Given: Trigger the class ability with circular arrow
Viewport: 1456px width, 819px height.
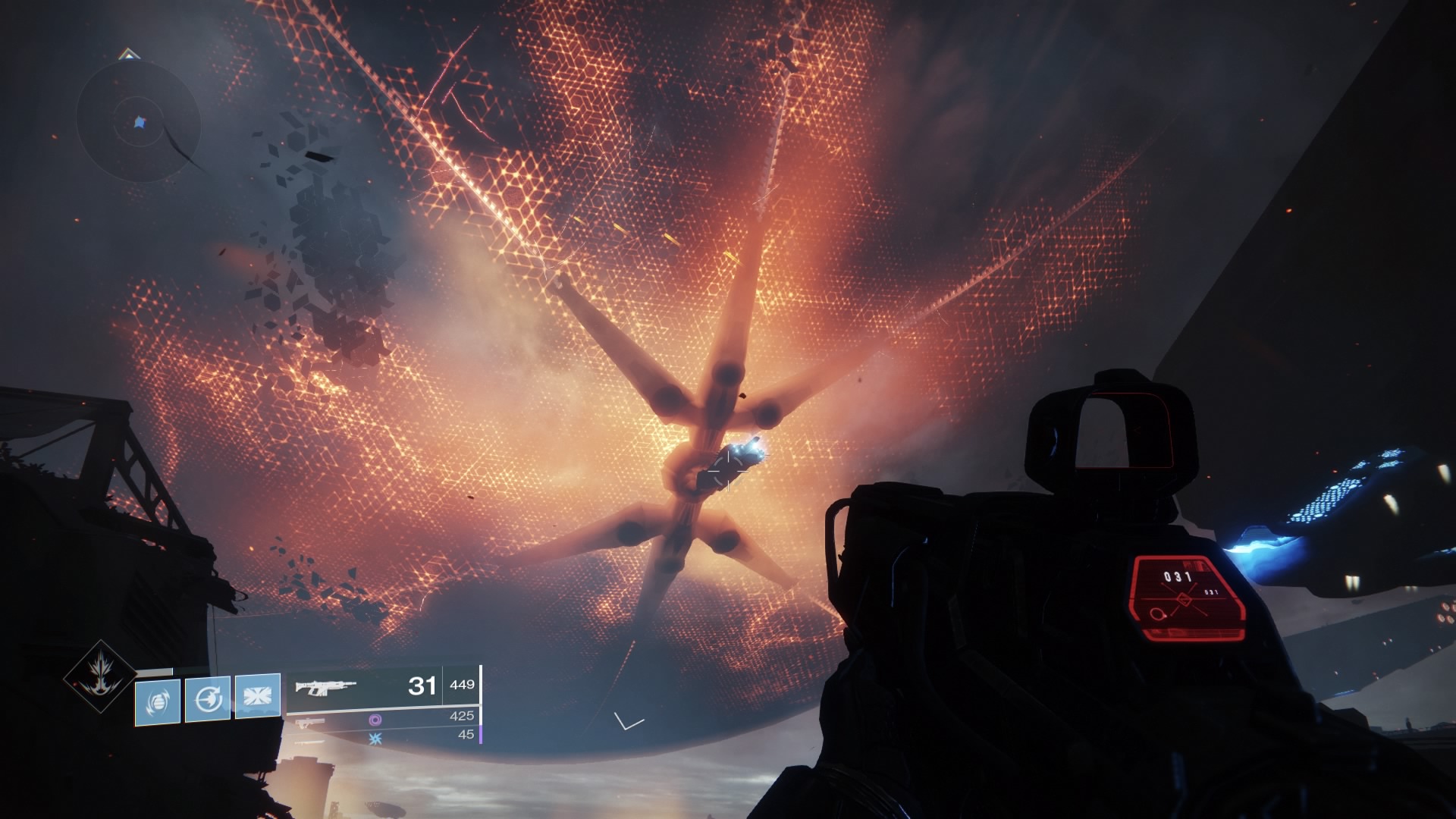Looking at the screenshot, I should coord(208,698).
